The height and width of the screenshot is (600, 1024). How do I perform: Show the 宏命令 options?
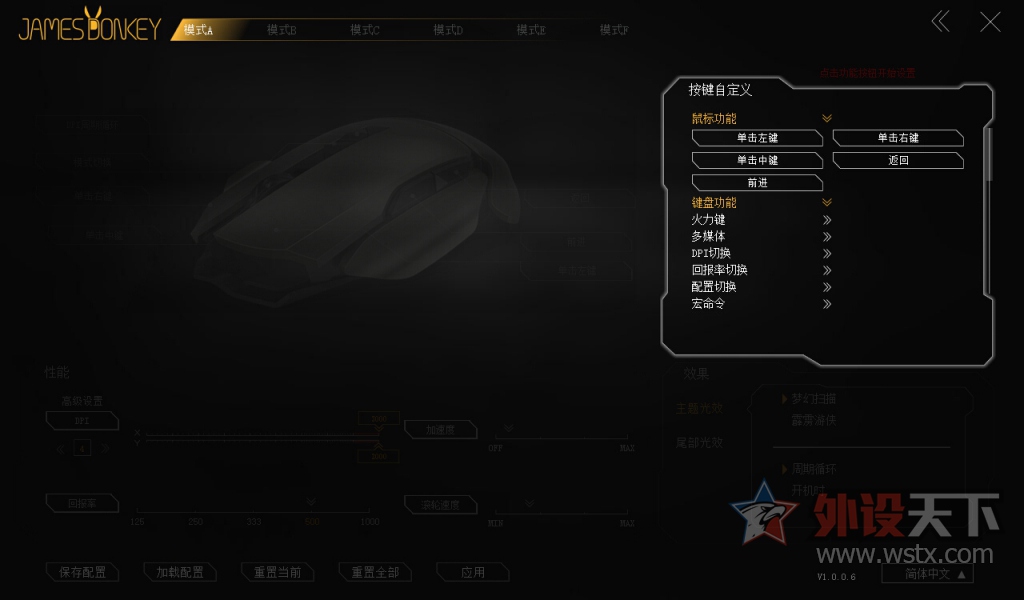pos(827,303)
